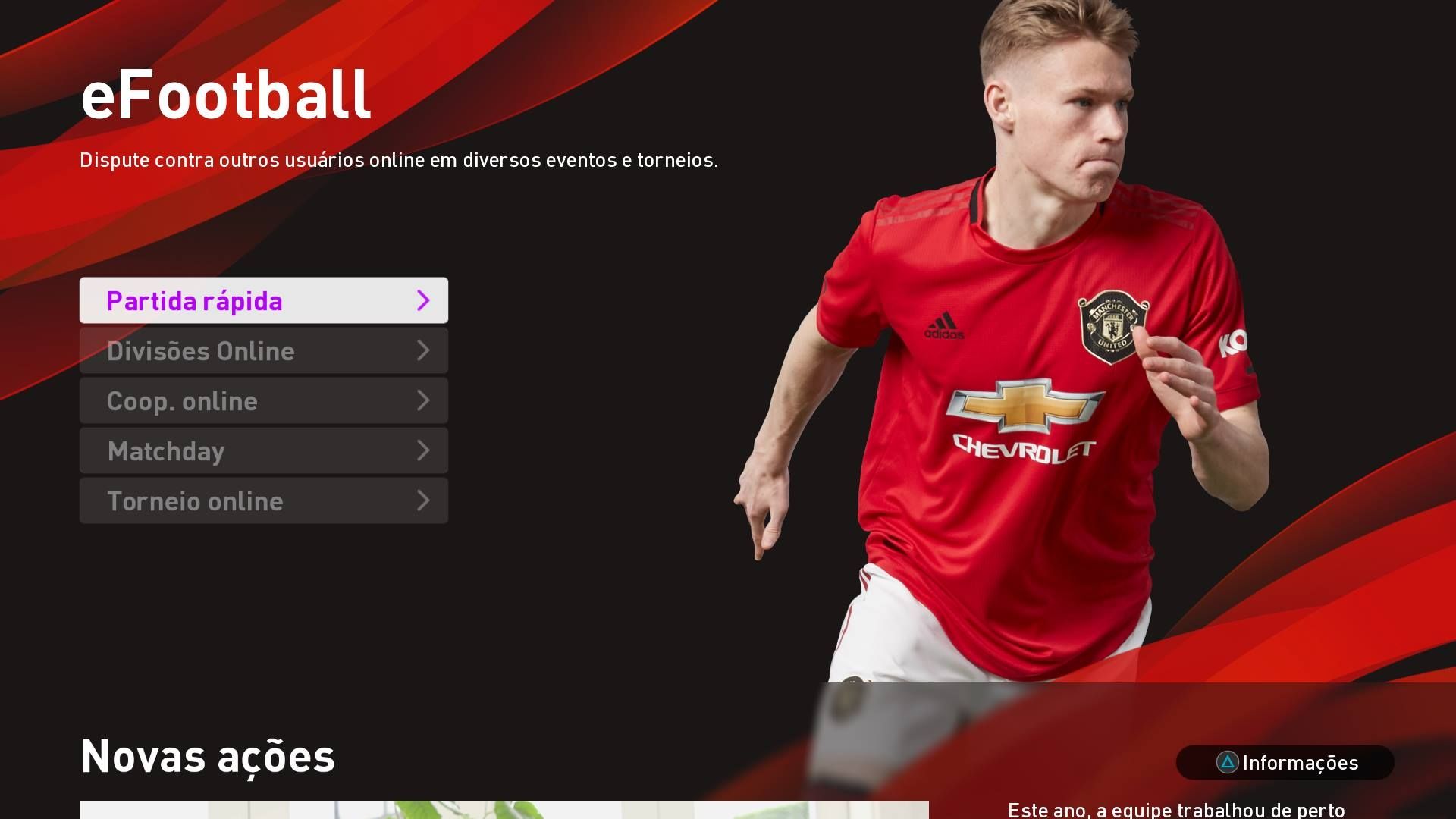Expand "Divisões Online" using its arrow
The height and width of the screenshot is (819, 1456).
tap(424, 350)
